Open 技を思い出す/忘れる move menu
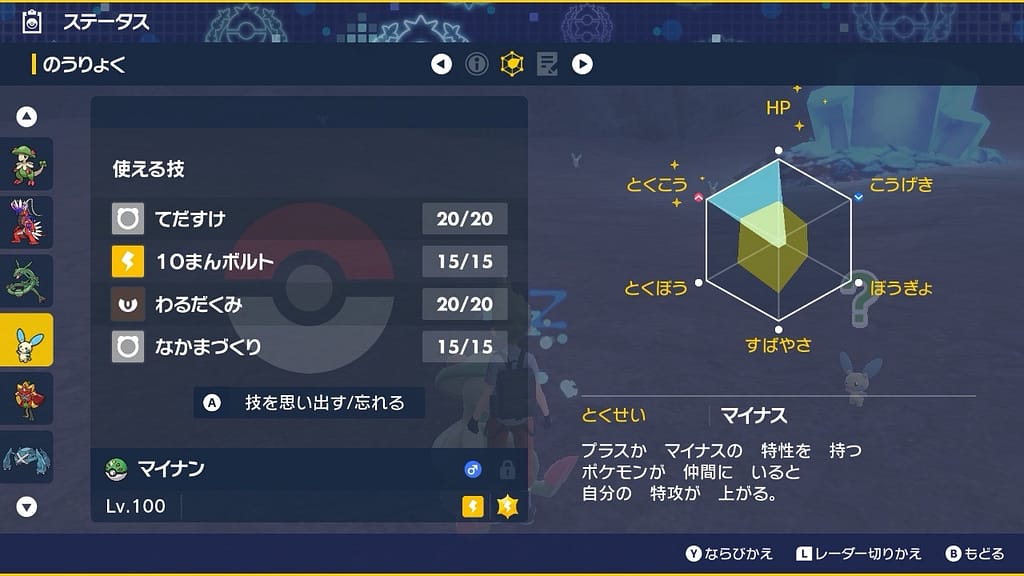 pos(310,403)
